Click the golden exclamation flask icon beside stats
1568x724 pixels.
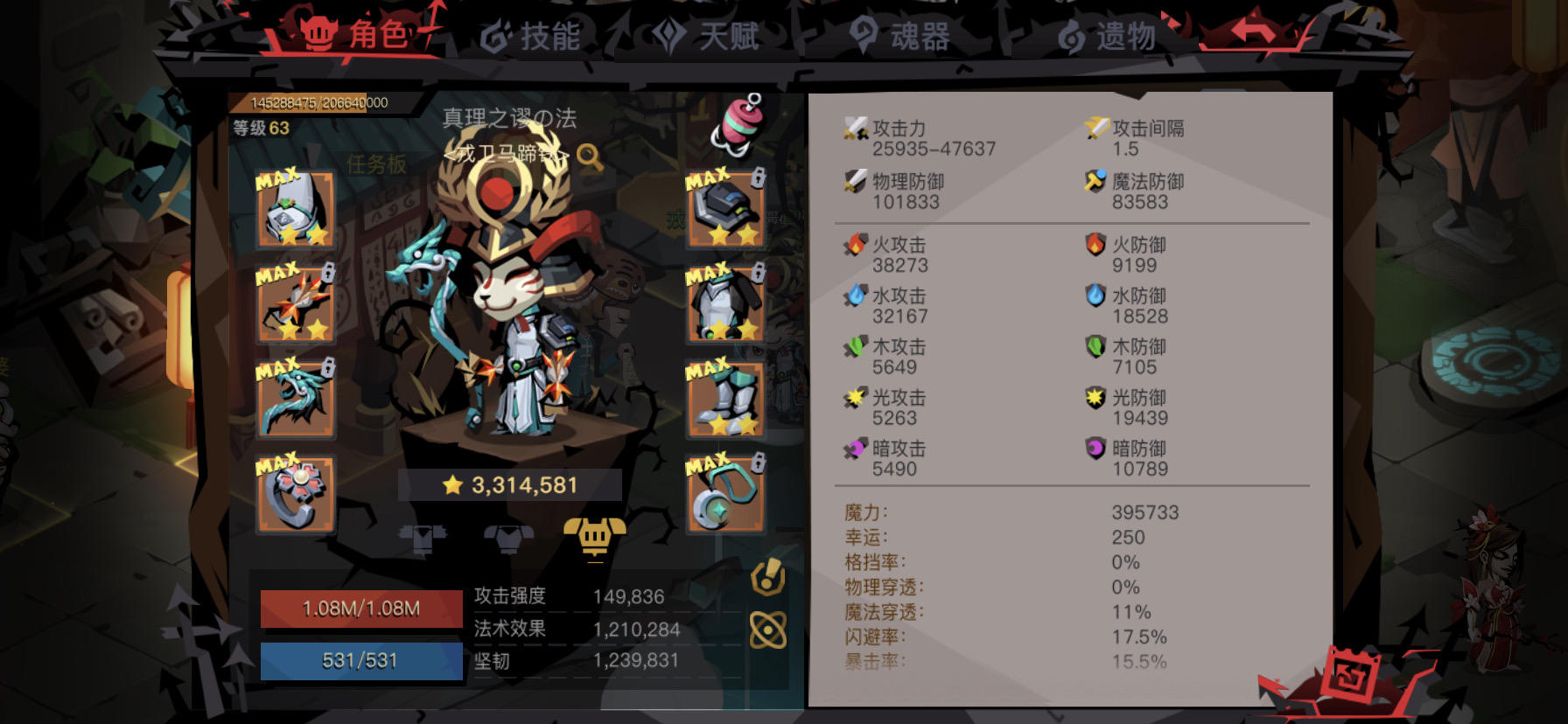[x=767, y=578]
